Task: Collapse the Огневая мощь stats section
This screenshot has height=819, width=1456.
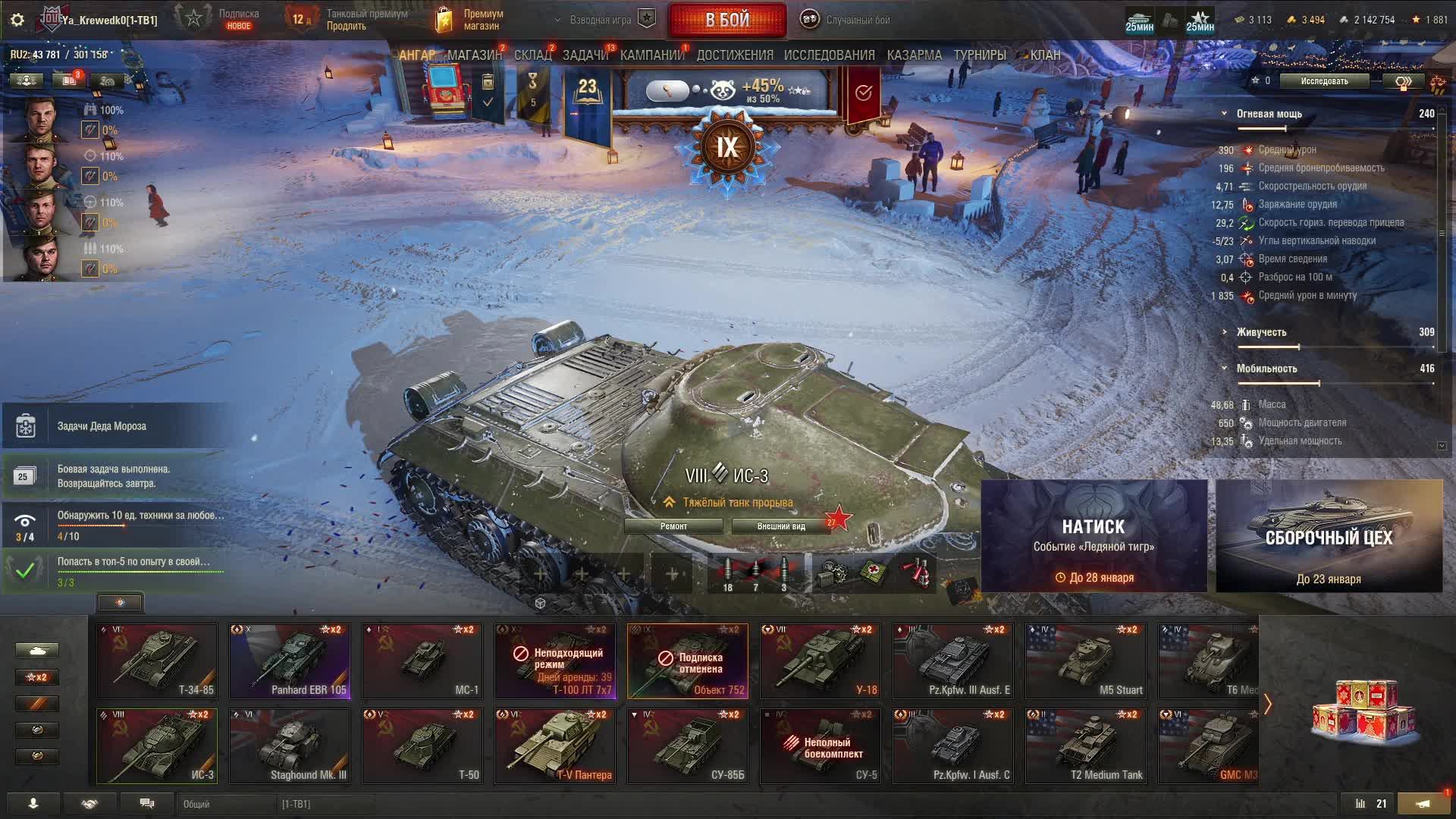Action: tap(1224, 114)
